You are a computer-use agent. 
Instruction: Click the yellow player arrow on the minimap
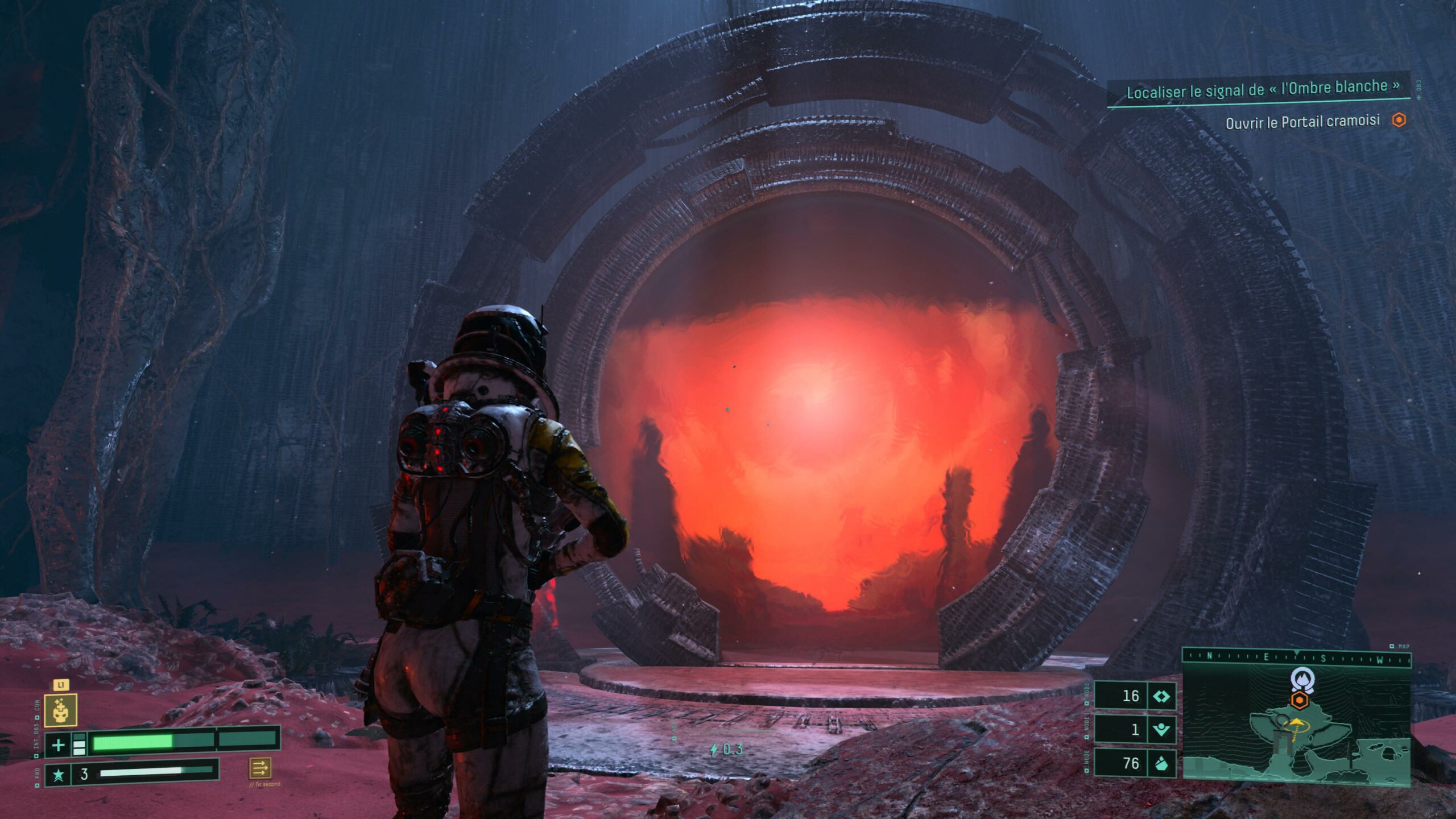click(1296, 723)
